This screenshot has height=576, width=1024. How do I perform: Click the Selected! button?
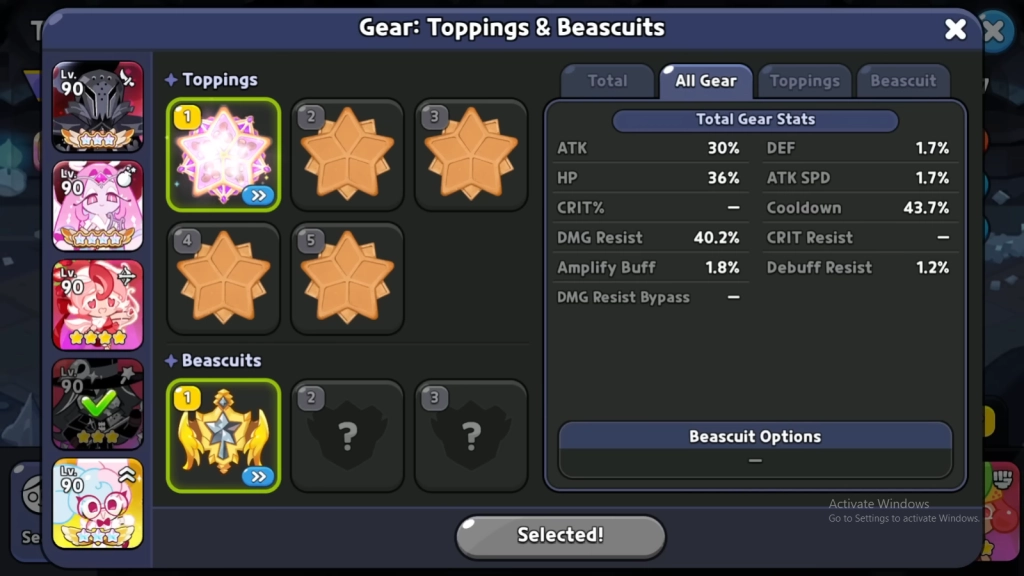click(560, 535)
